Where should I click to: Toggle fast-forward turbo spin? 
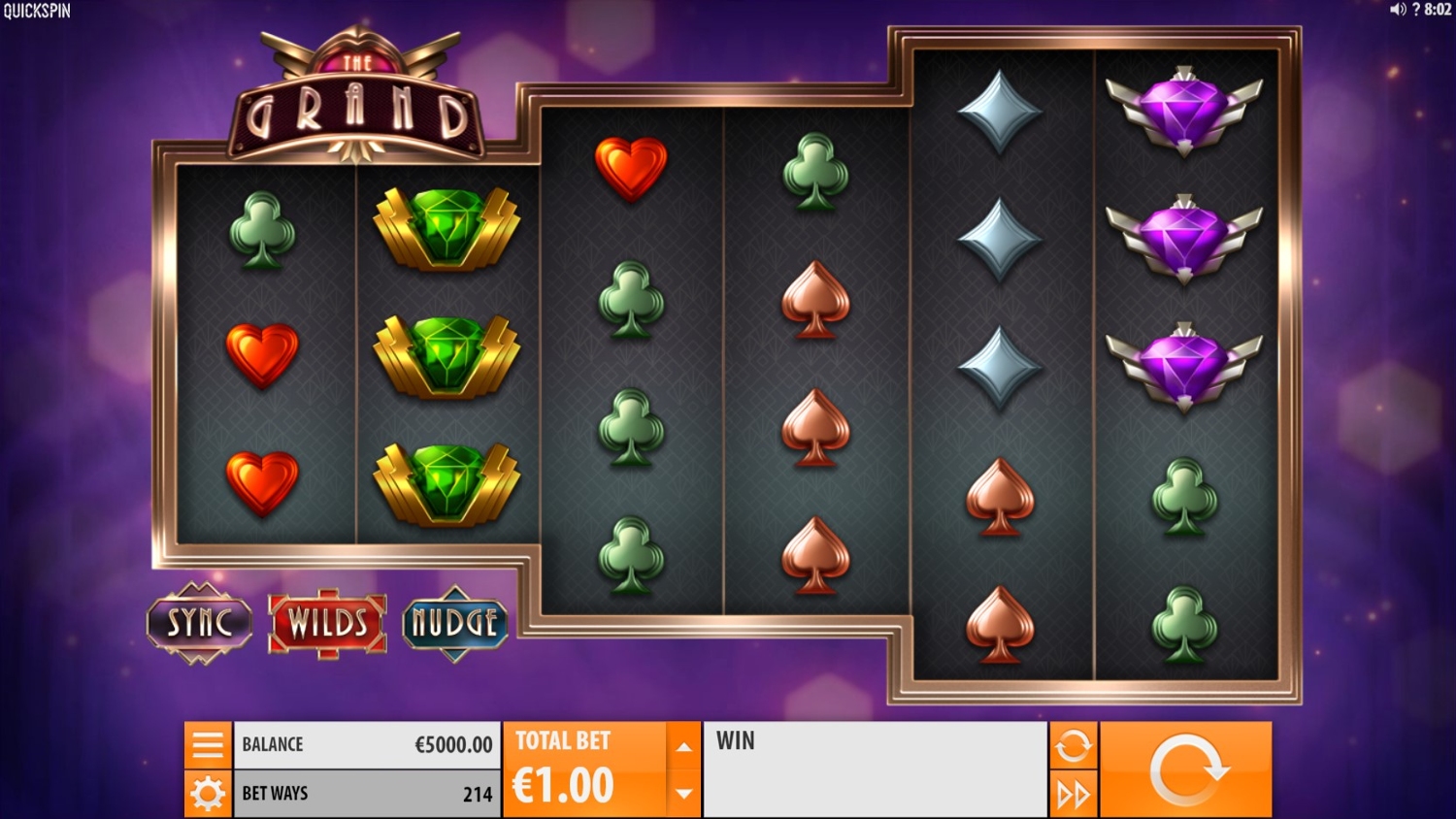(x=1073, y=795)
